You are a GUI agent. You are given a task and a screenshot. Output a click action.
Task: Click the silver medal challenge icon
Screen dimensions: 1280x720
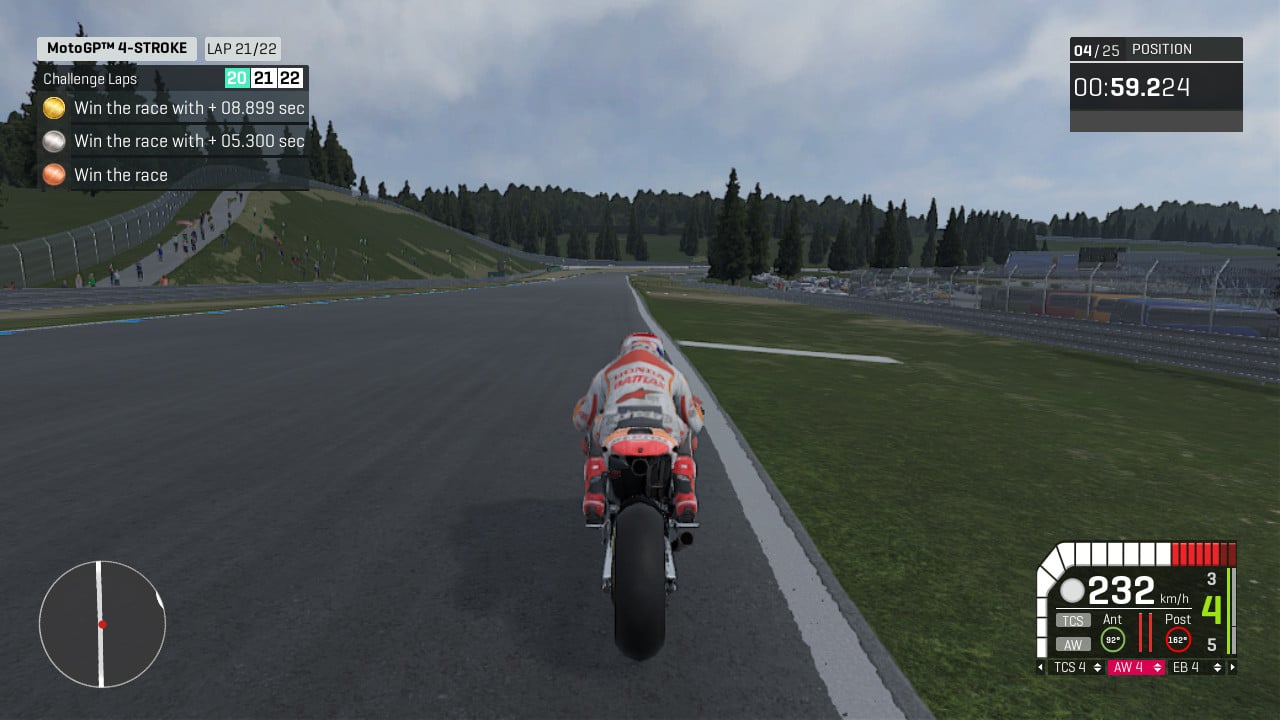click(x=53, y=141)
